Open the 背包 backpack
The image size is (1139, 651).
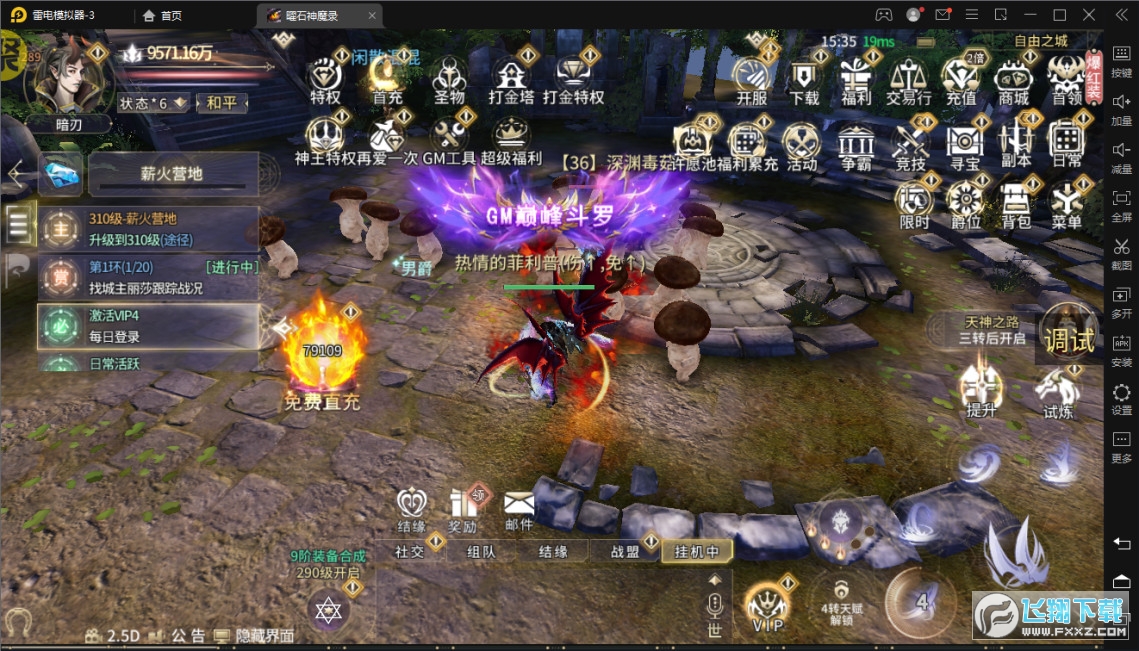tap(1016, 203)
